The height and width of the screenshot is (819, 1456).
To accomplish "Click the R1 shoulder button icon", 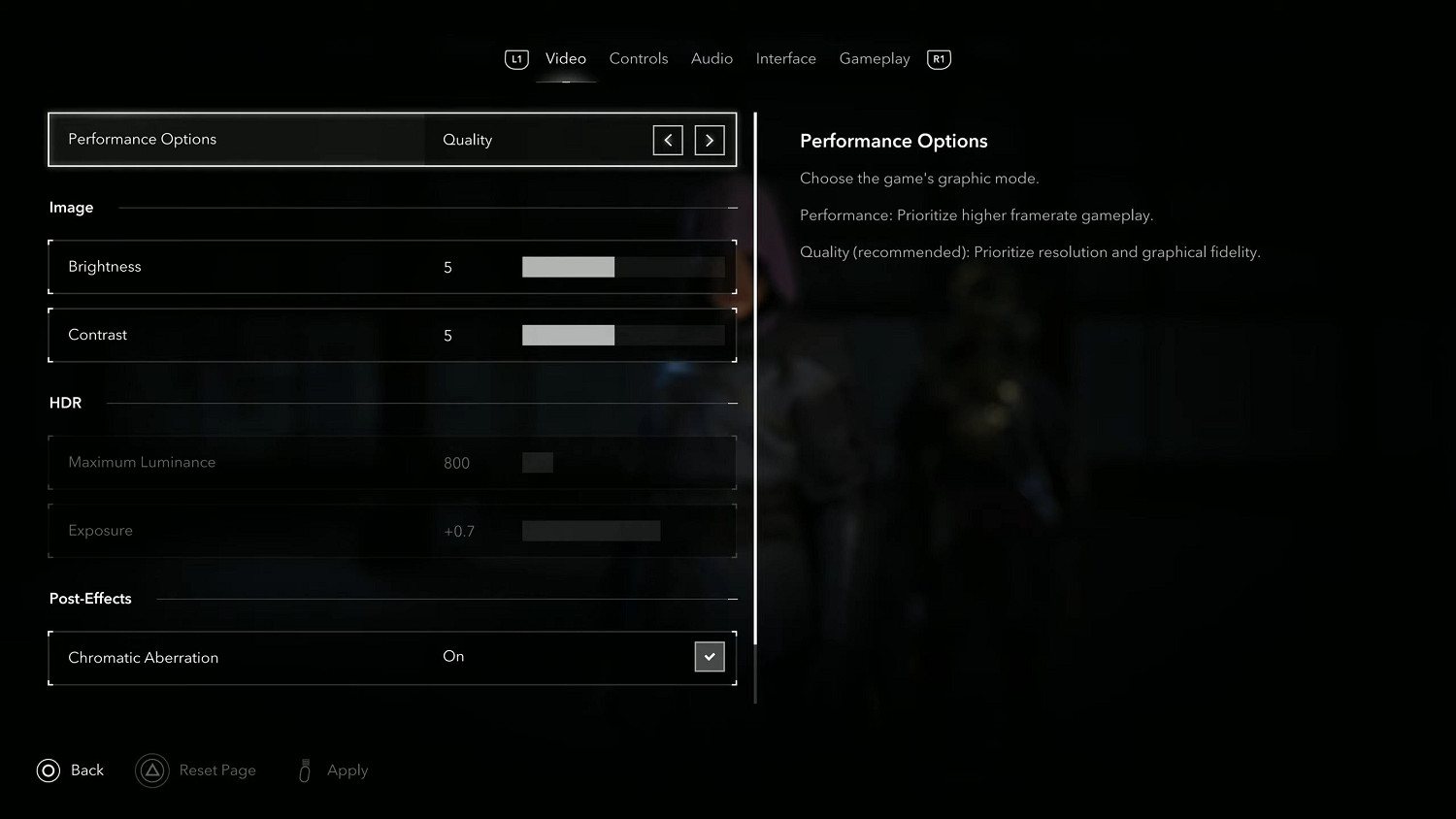I will (x=938, y=58).
